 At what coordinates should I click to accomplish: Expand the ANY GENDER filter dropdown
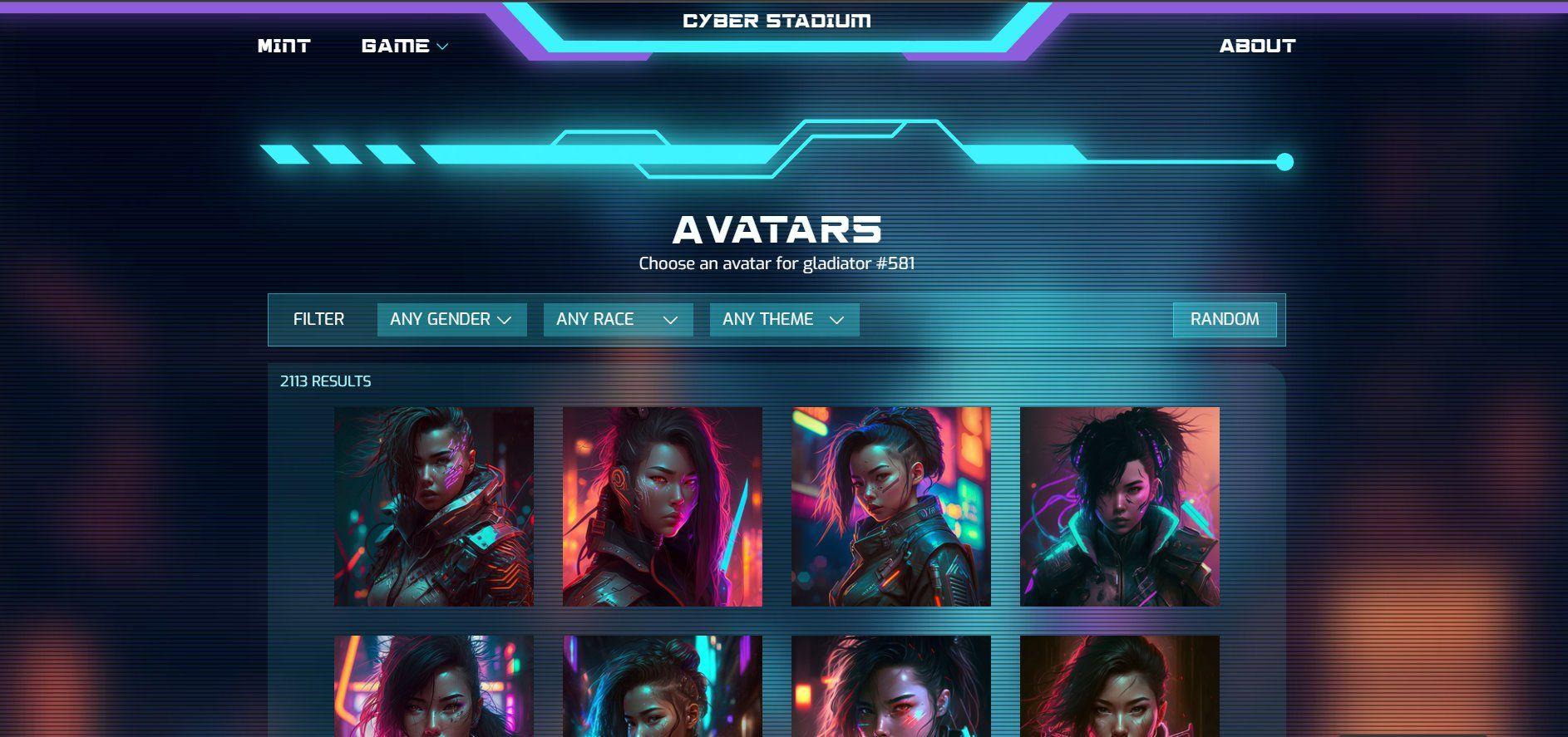tap(451, 319)
